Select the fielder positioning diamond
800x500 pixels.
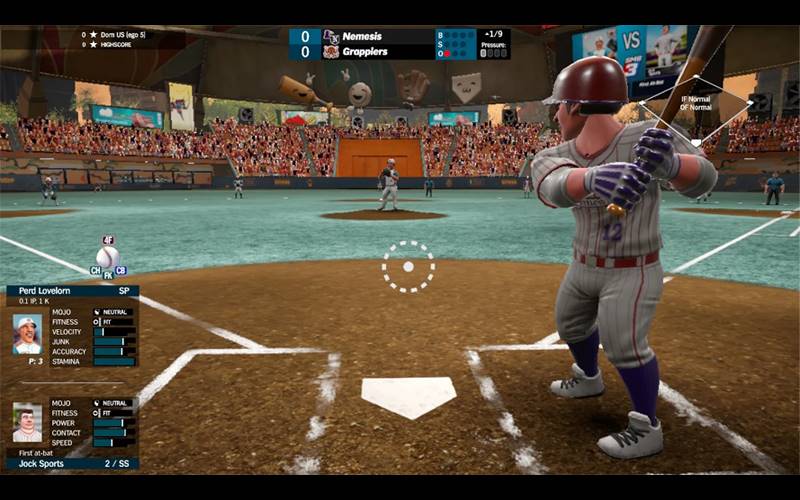tap(696, 103)
